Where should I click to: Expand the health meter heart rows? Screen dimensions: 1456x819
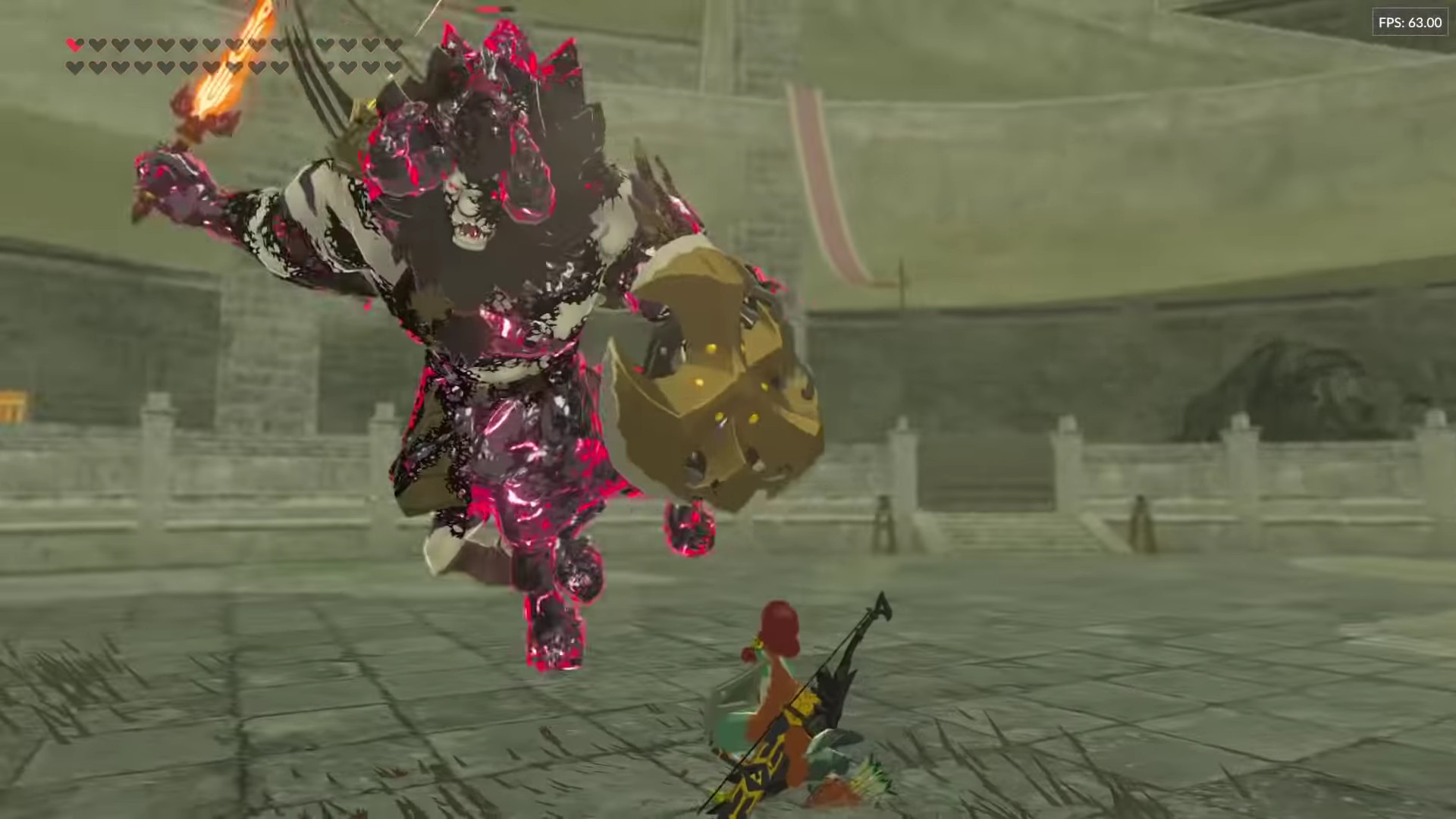227,56
